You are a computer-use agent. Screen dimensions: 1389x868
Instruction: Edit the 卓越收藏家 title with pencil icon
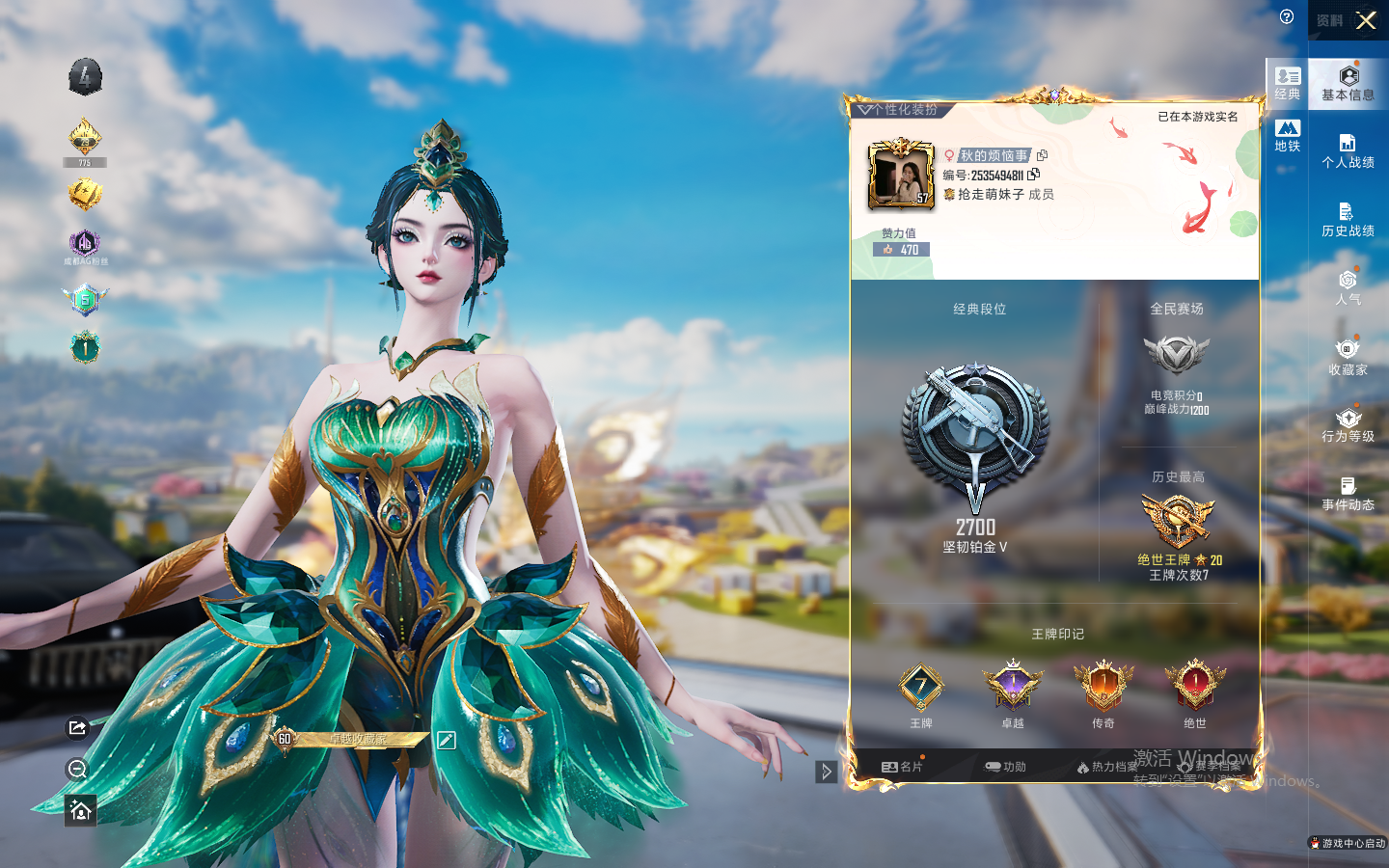[x=446, y=740]
